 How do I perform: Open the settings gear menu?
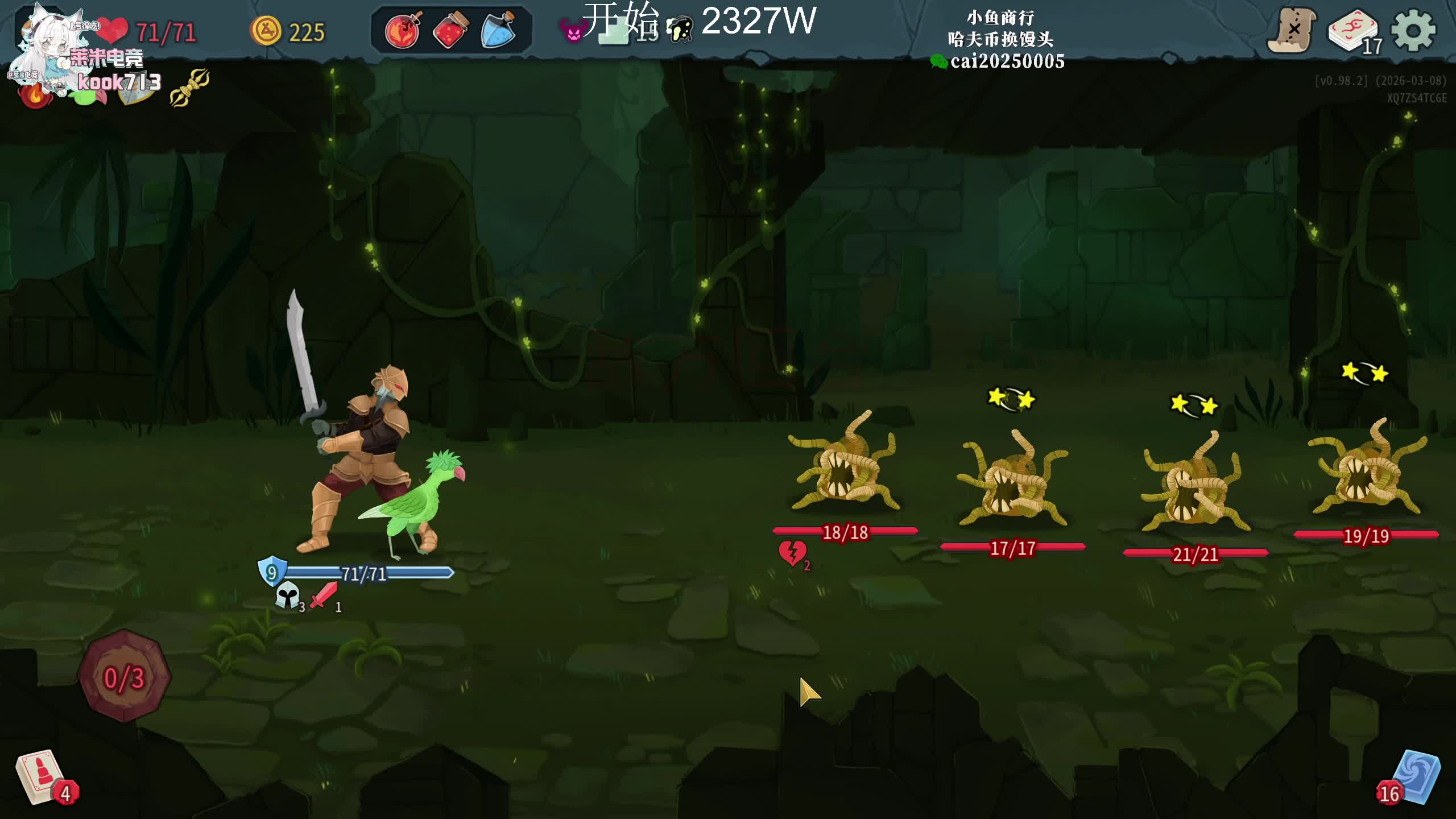(1414, 31)
